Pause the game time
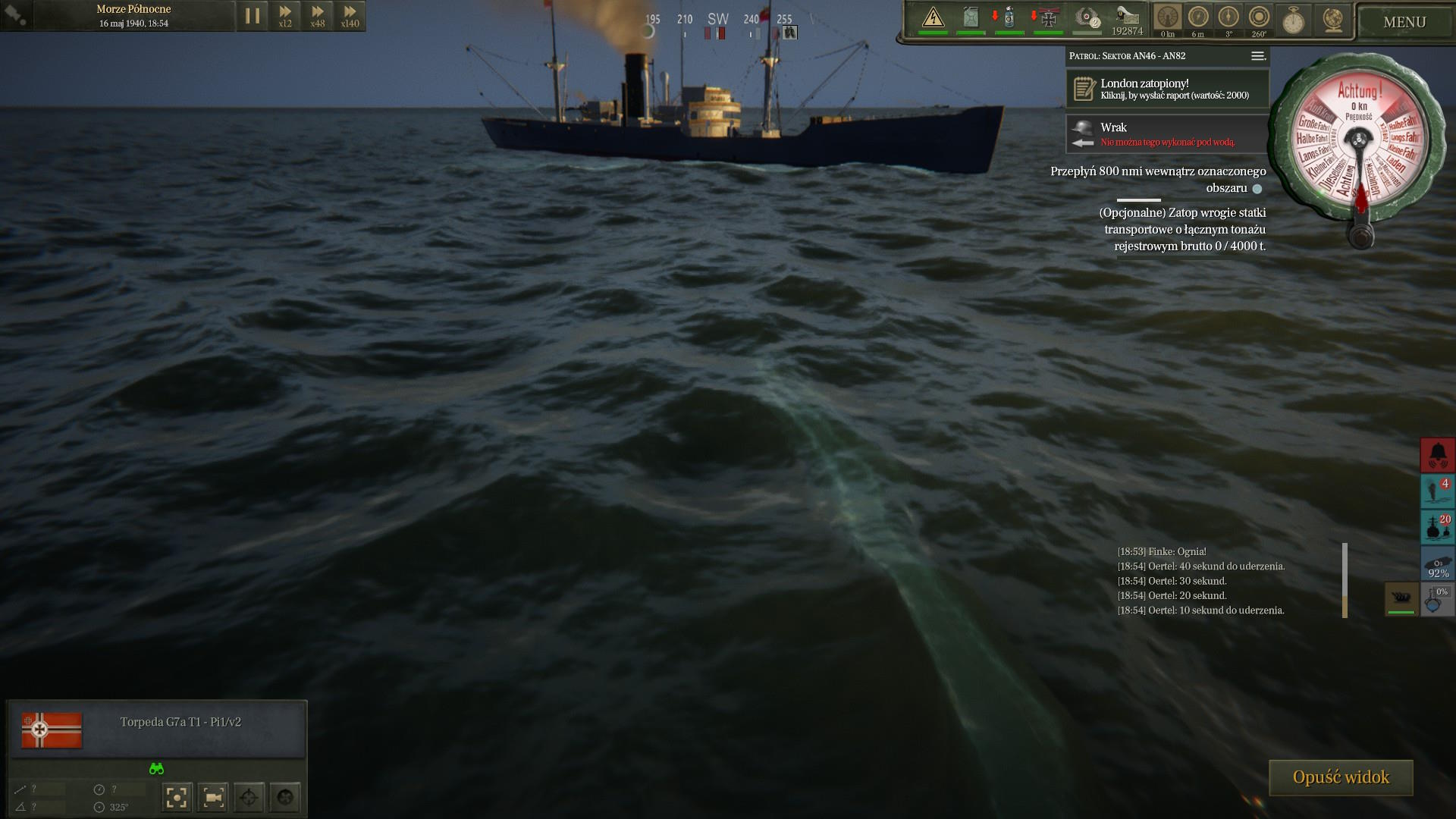 coord(253,16)
